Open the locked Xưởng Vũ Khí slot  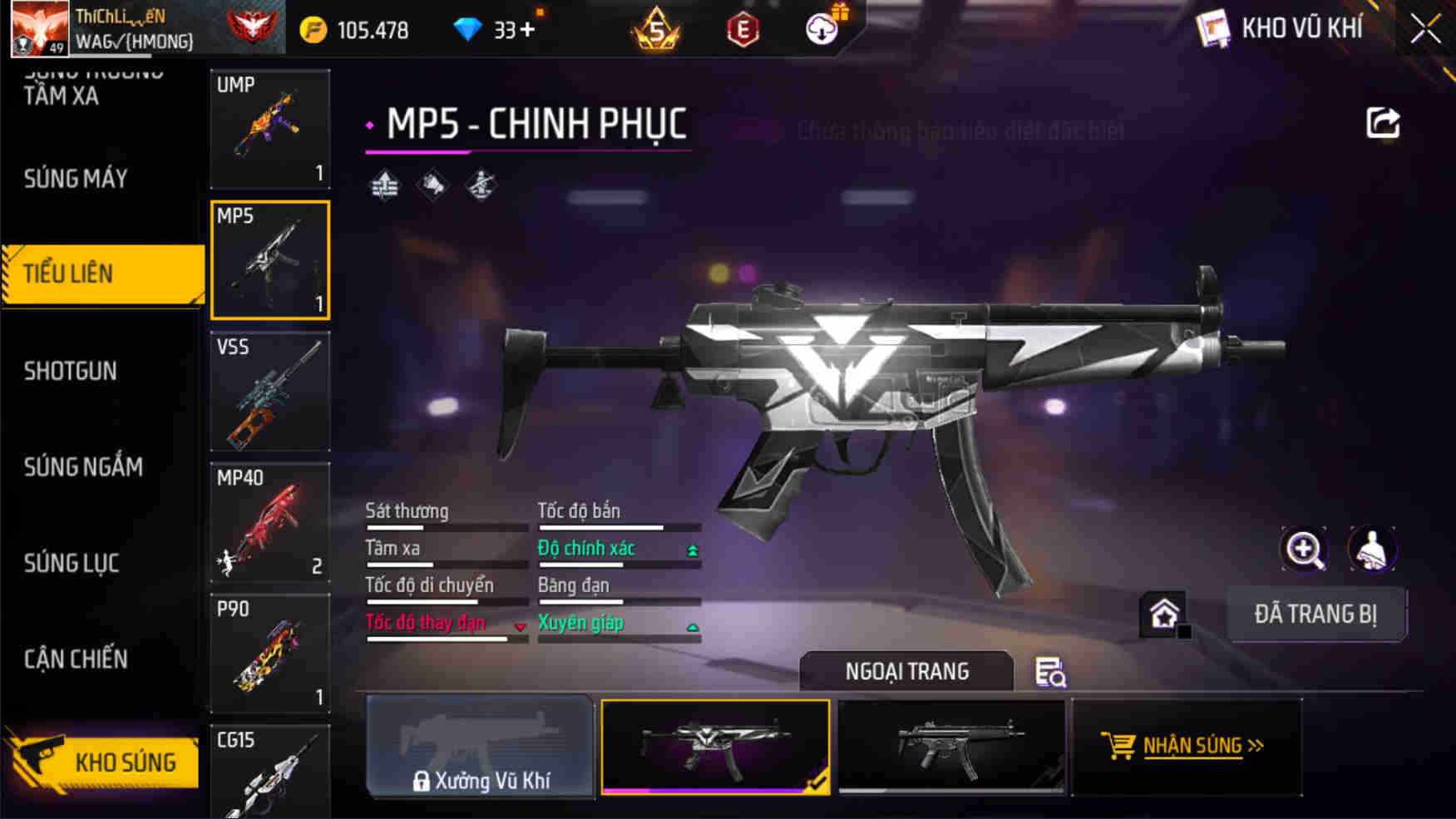481,746
